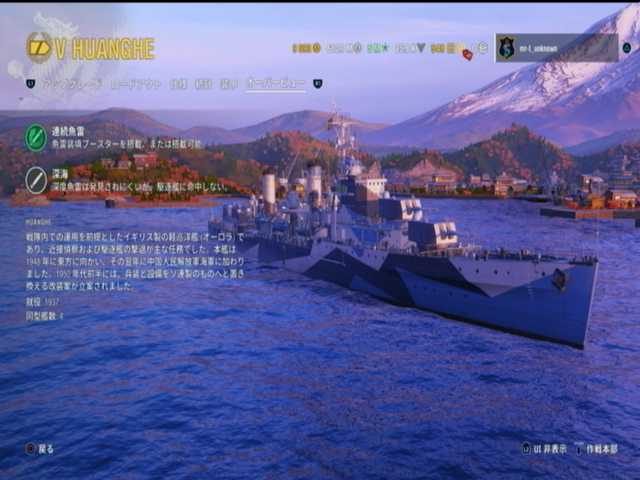Open the mr-t_unknown player profile banner

click(556, 48)
